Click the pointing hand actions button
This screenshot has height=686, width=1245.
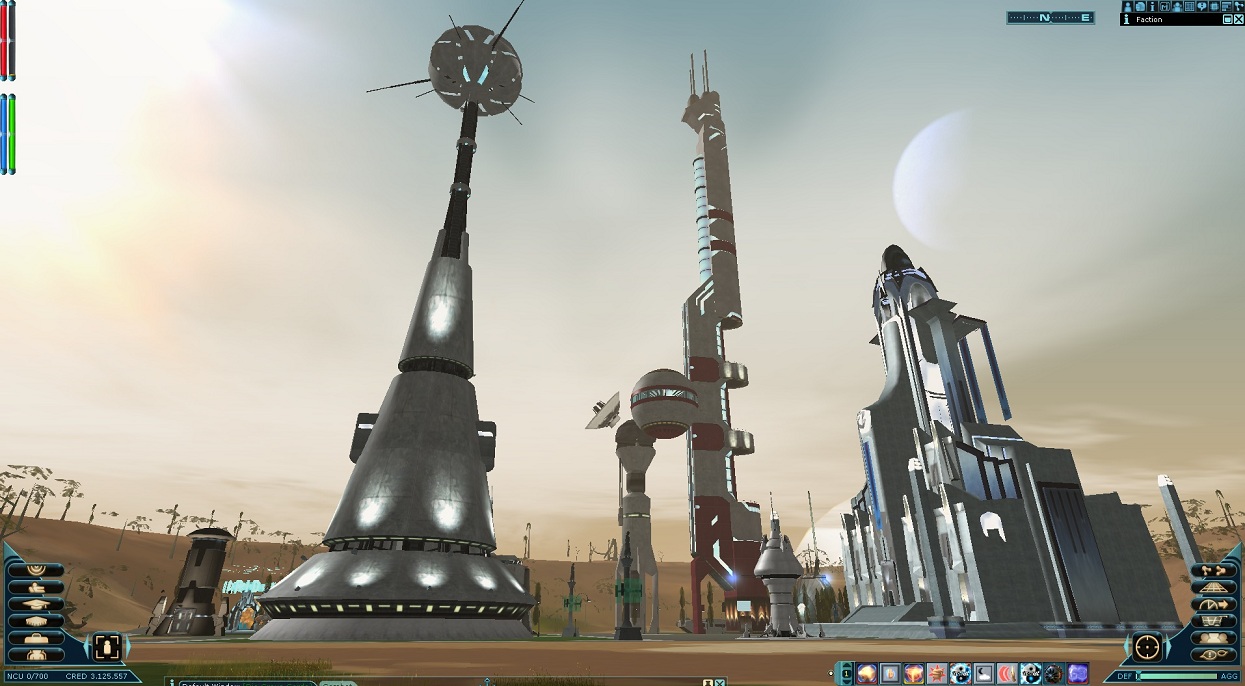click(x=35, y=587)
